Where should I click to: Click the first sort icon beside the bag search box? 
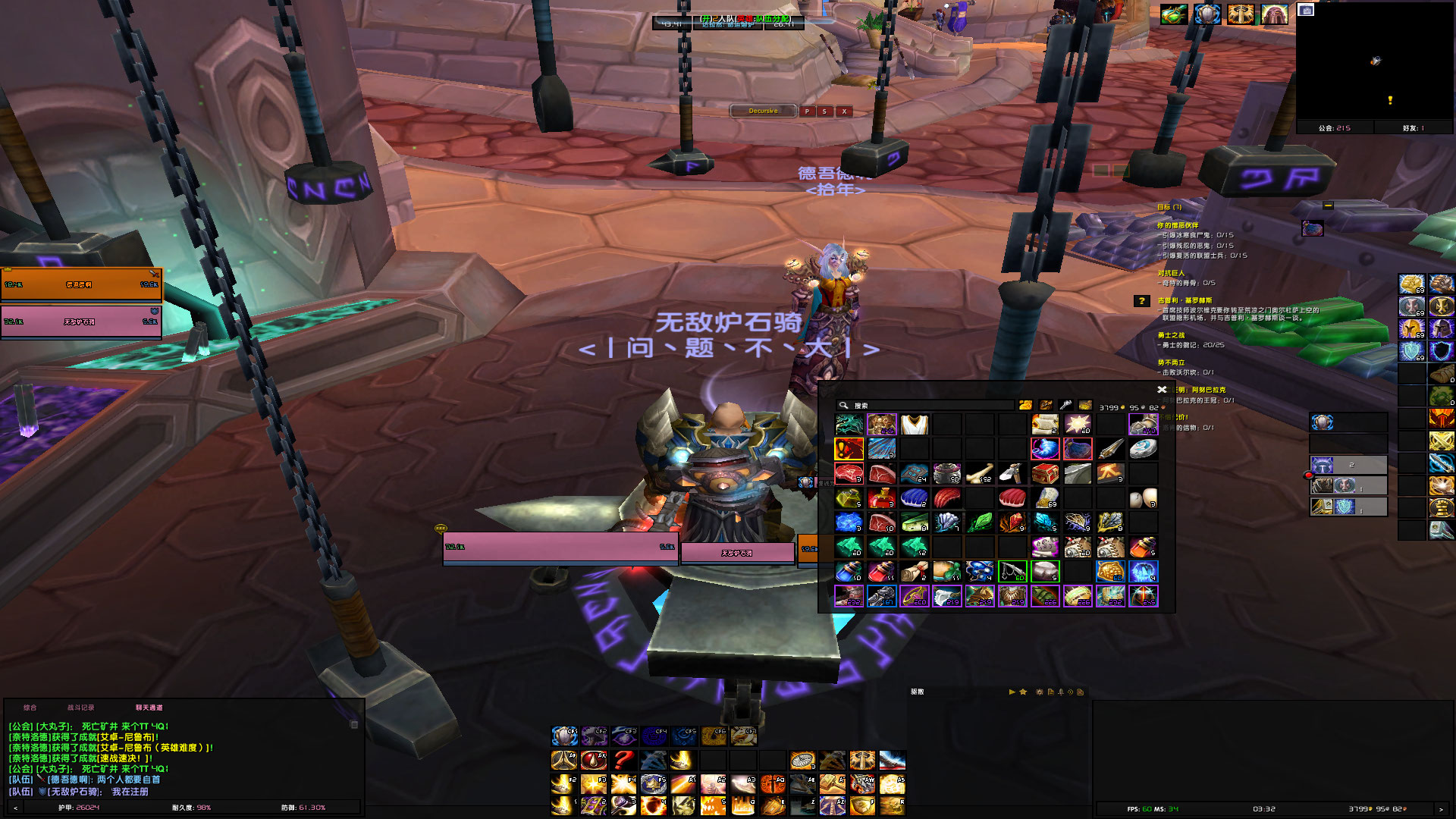coord(1026,404)
